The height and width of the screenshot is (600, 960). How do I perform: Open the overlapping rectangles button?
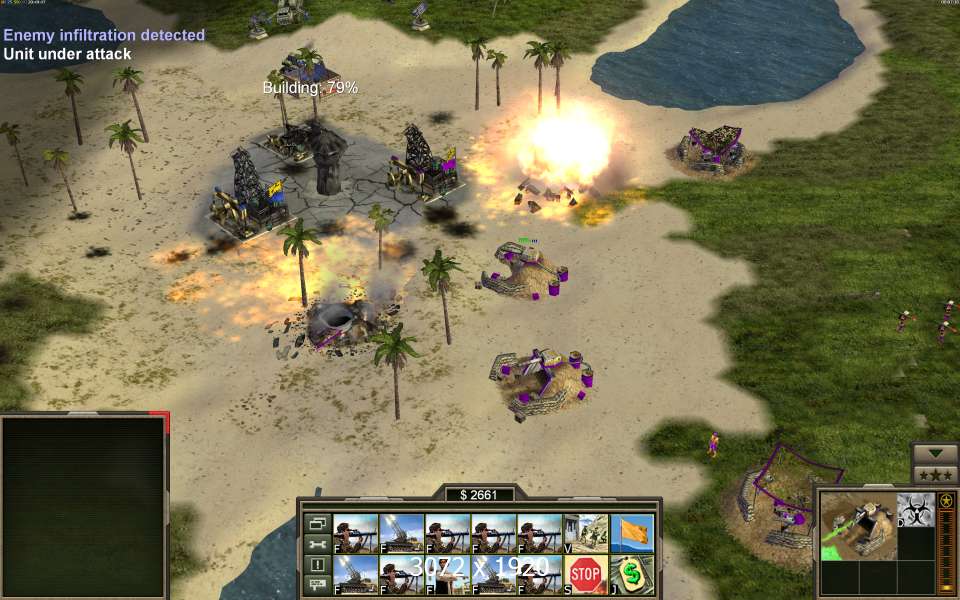click(318, 523)
